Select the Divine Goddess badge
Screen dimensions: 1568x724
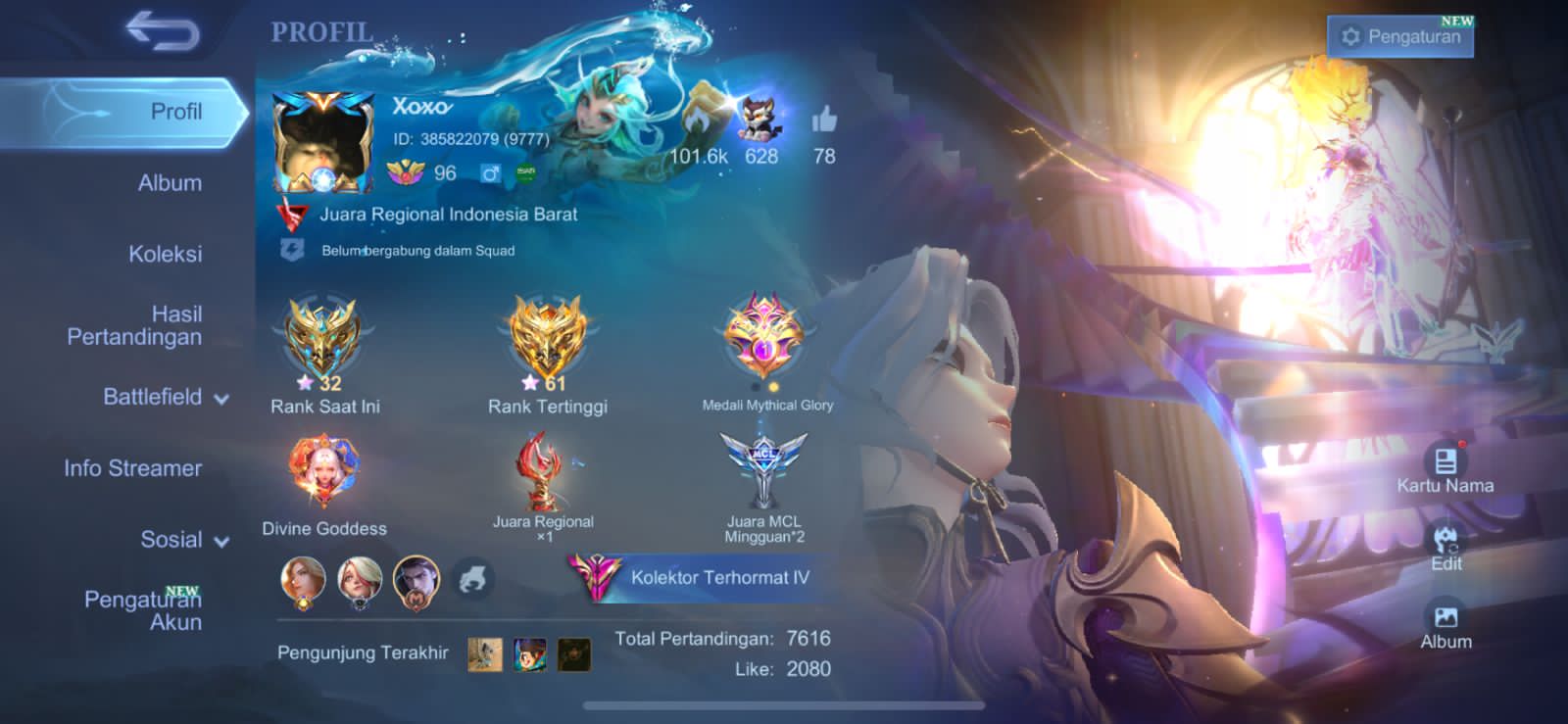[323, 471]
